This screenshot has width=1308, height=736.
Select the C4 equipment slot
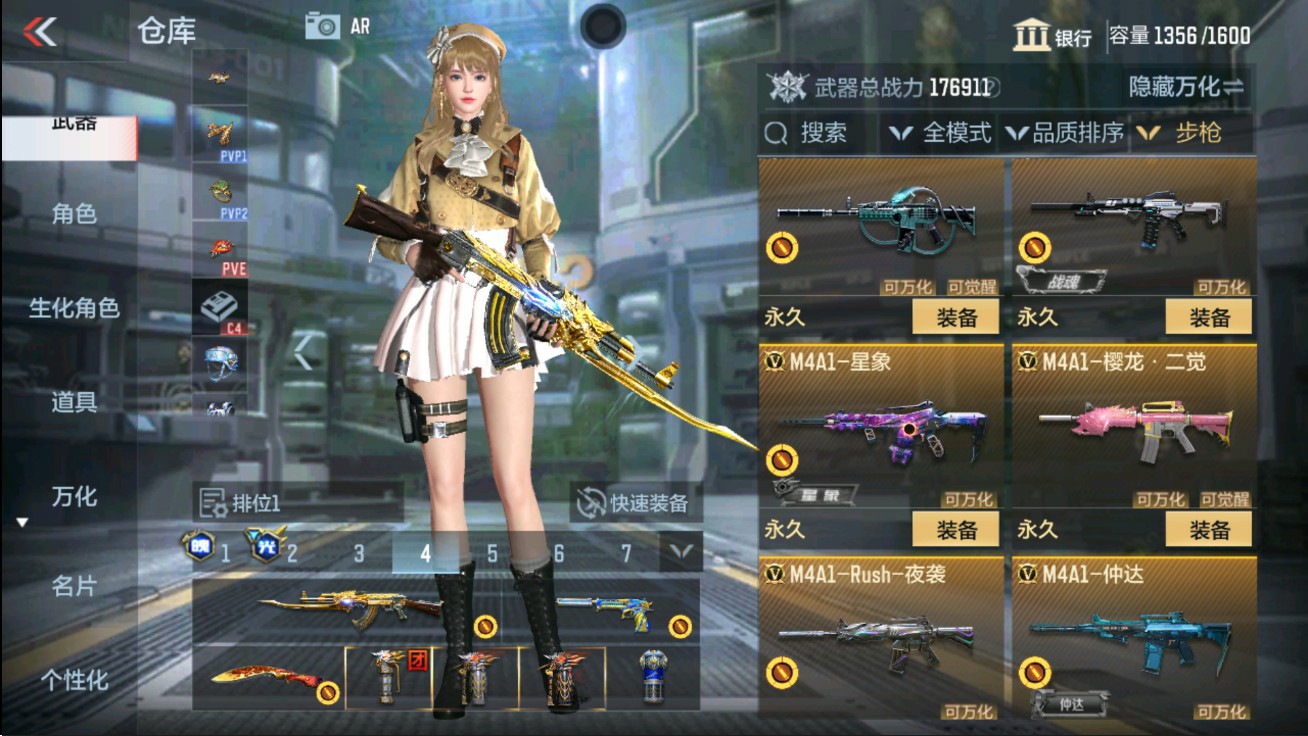point(218,302)
